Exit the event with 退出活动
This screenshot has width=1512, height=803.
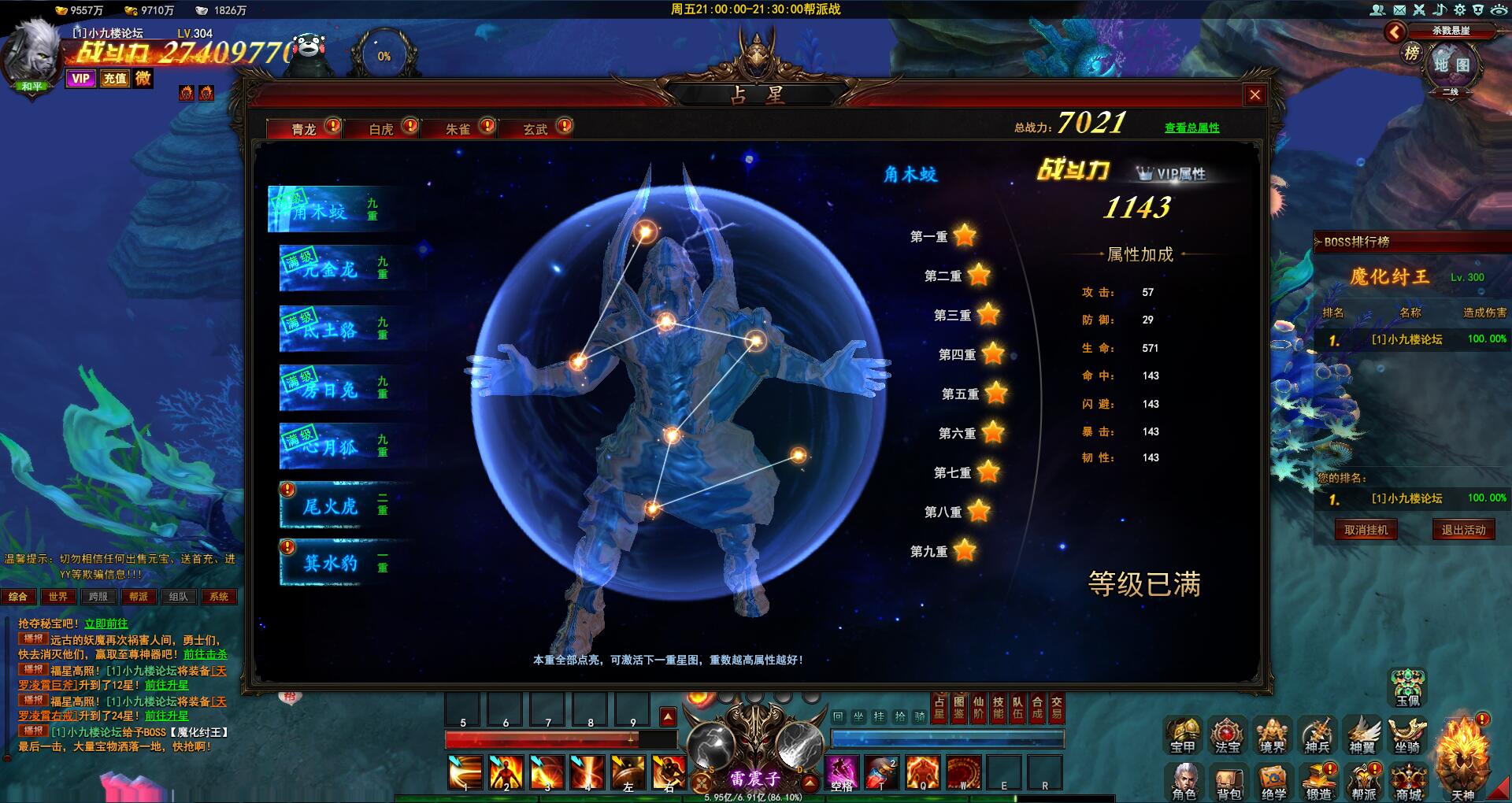[1463, 530]
